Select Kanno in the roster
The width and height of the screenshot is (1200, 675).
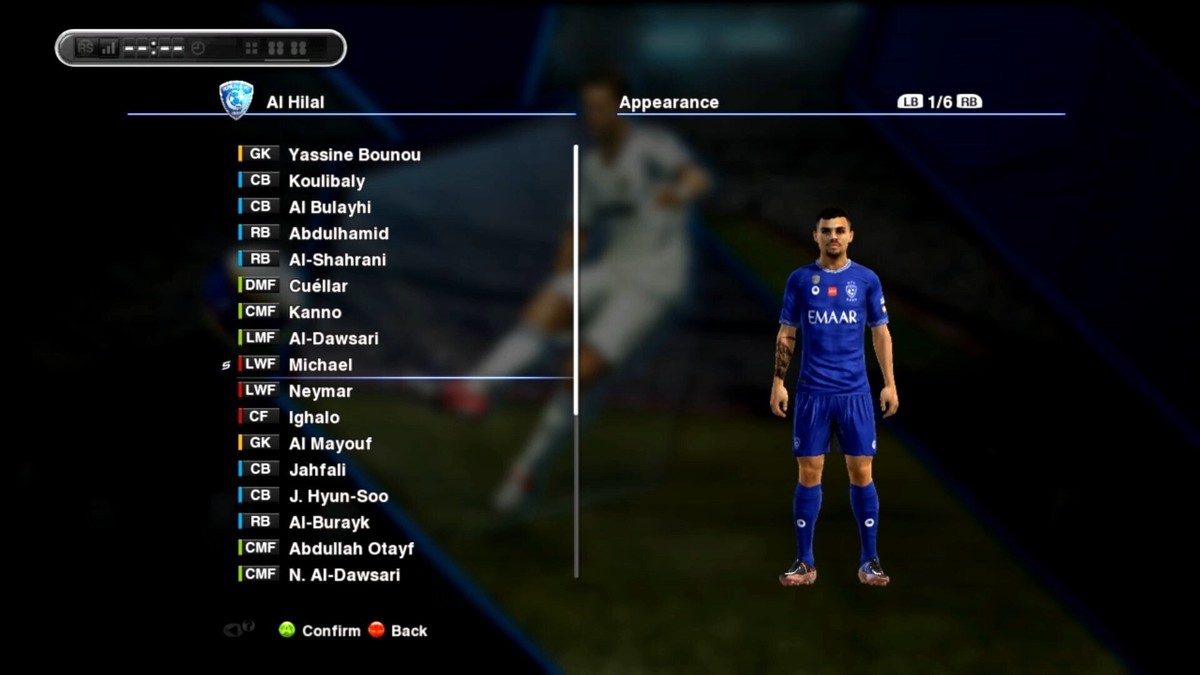[x=314, y=312]
